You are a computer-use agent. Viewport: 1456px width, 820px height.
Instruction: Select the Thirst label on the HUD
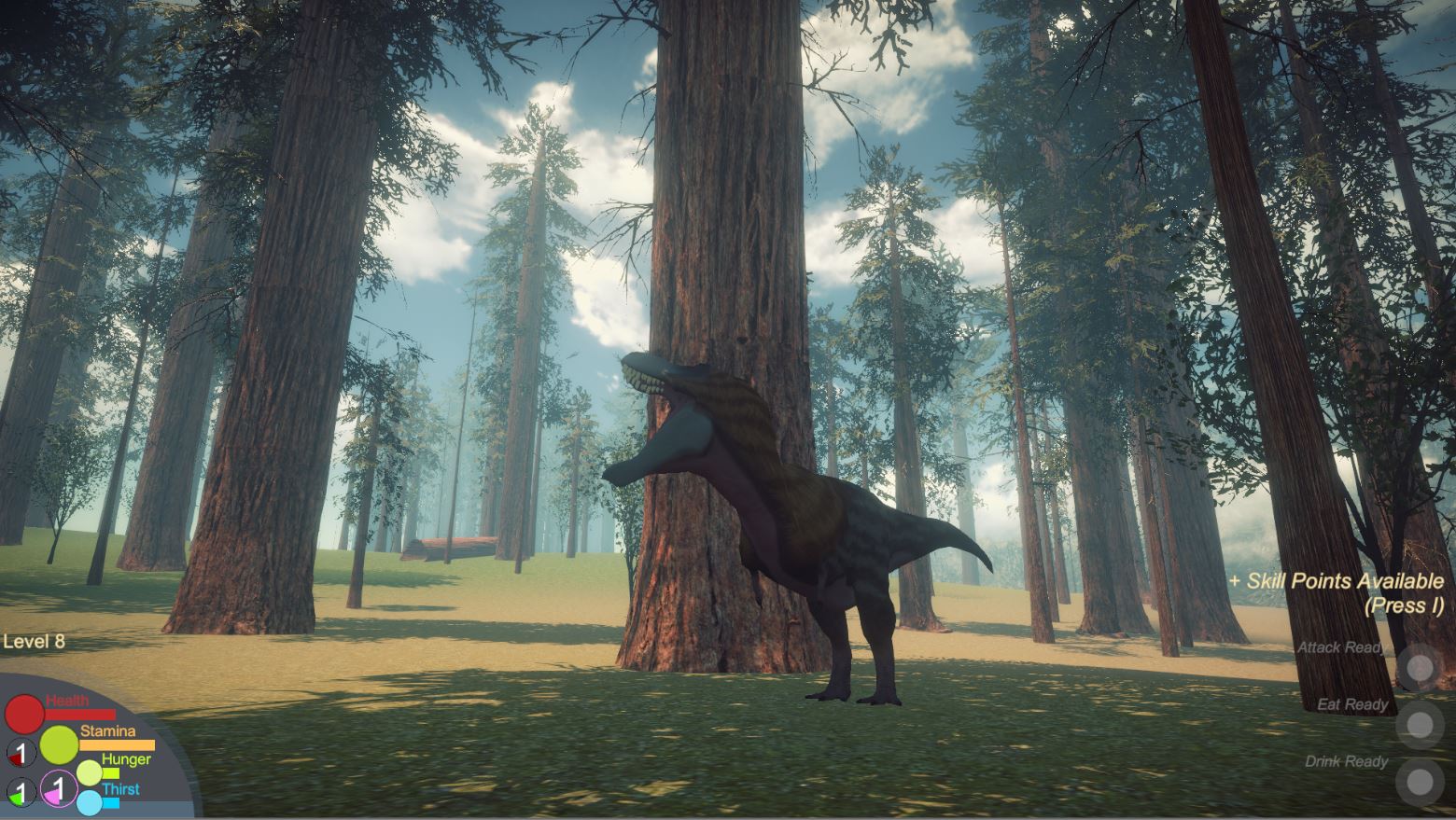(x=121, y=787)
